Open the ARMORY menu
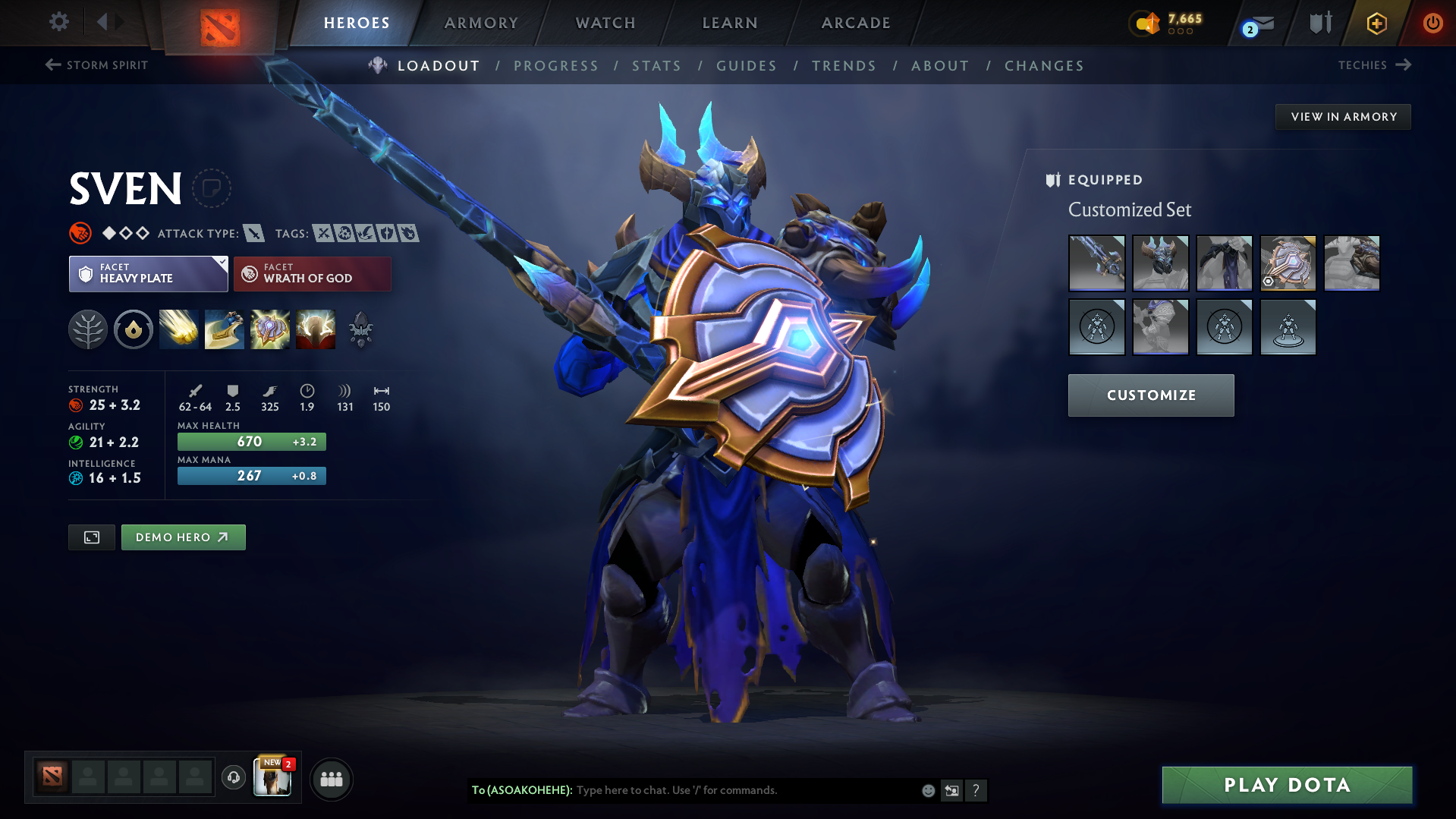This screenshot has height=819, width=1456. (481, 23)
